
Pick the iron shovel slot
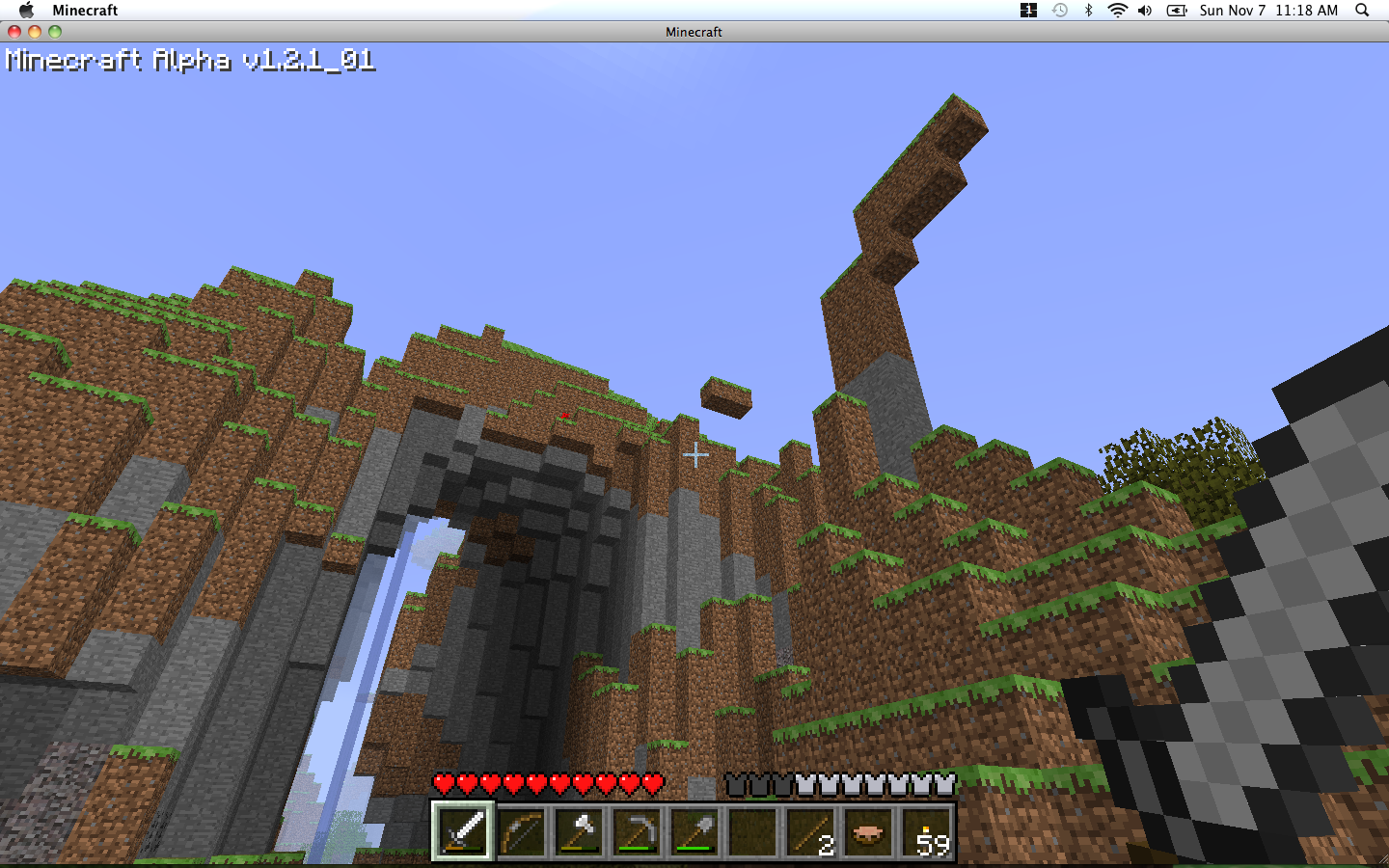694,831
